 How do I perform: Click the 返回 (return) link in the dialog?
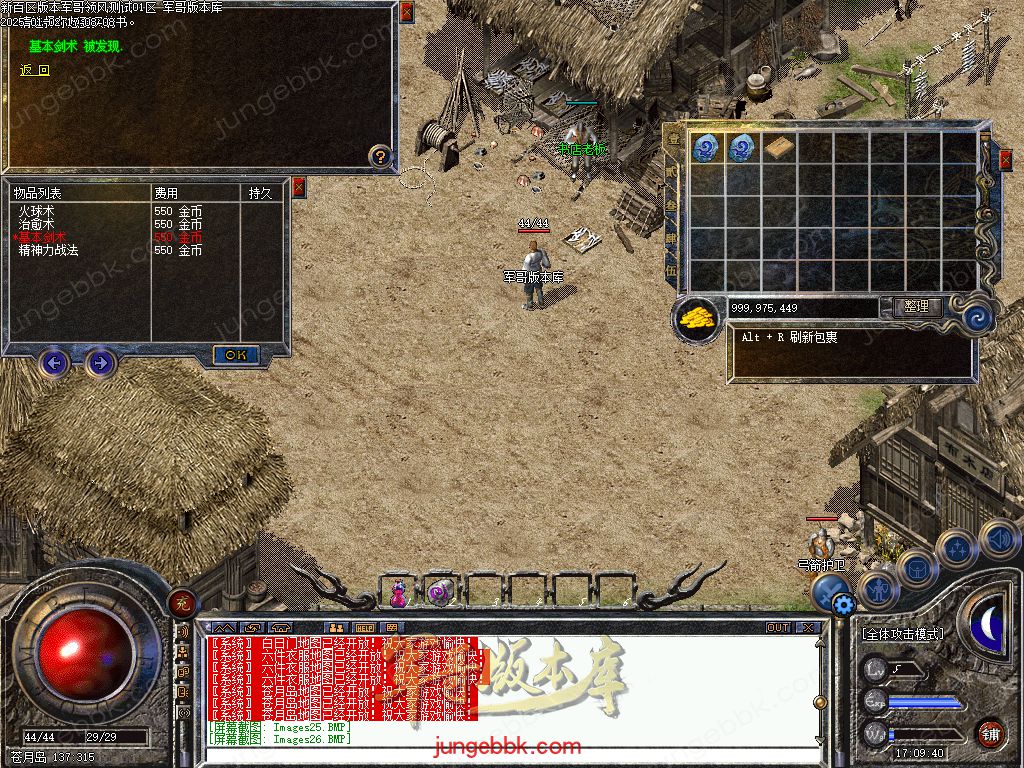tap(35, 70)
